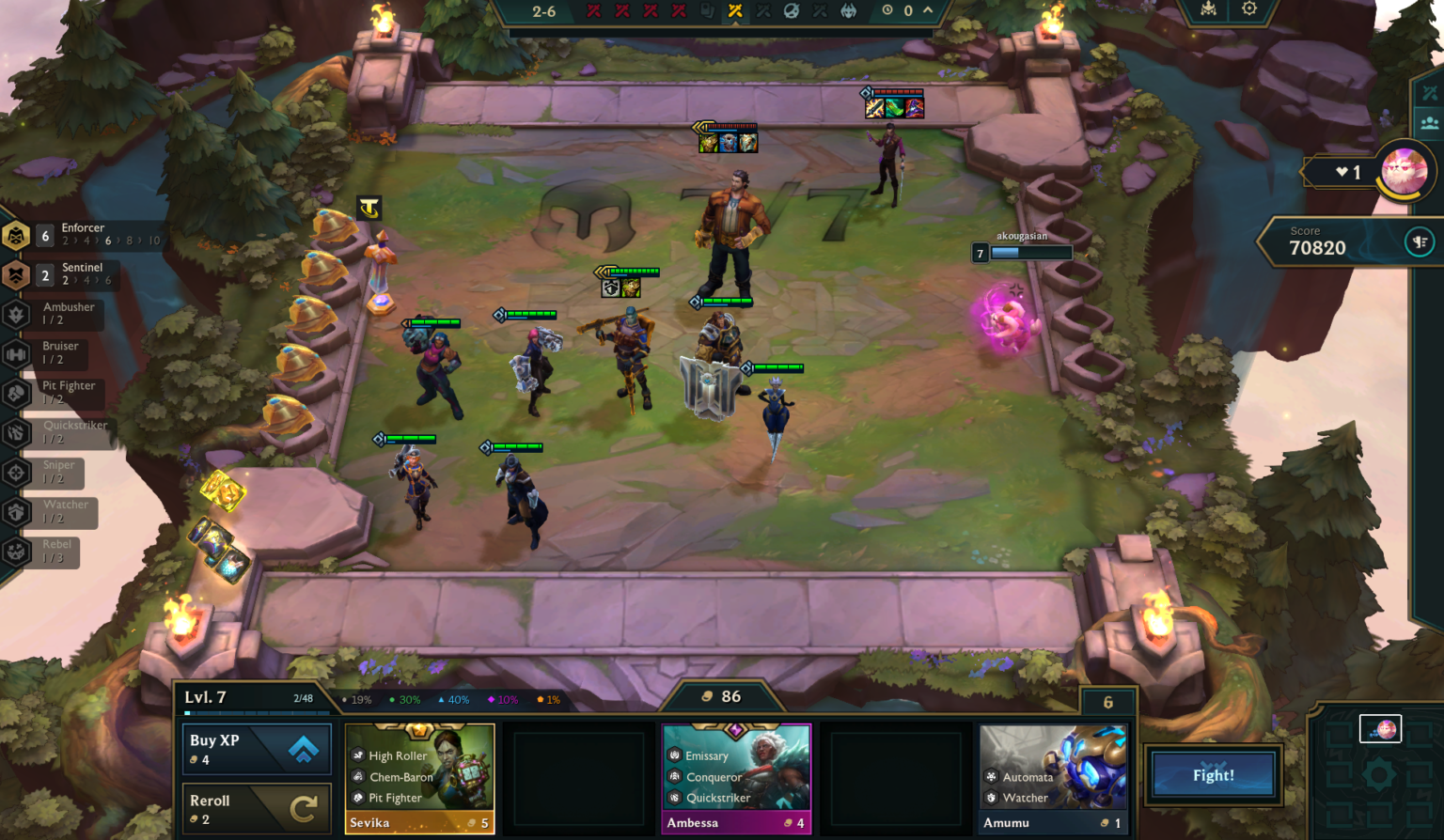Click the gold coin counter showing 86
The image size is (1444, 840).
(720, 696)
